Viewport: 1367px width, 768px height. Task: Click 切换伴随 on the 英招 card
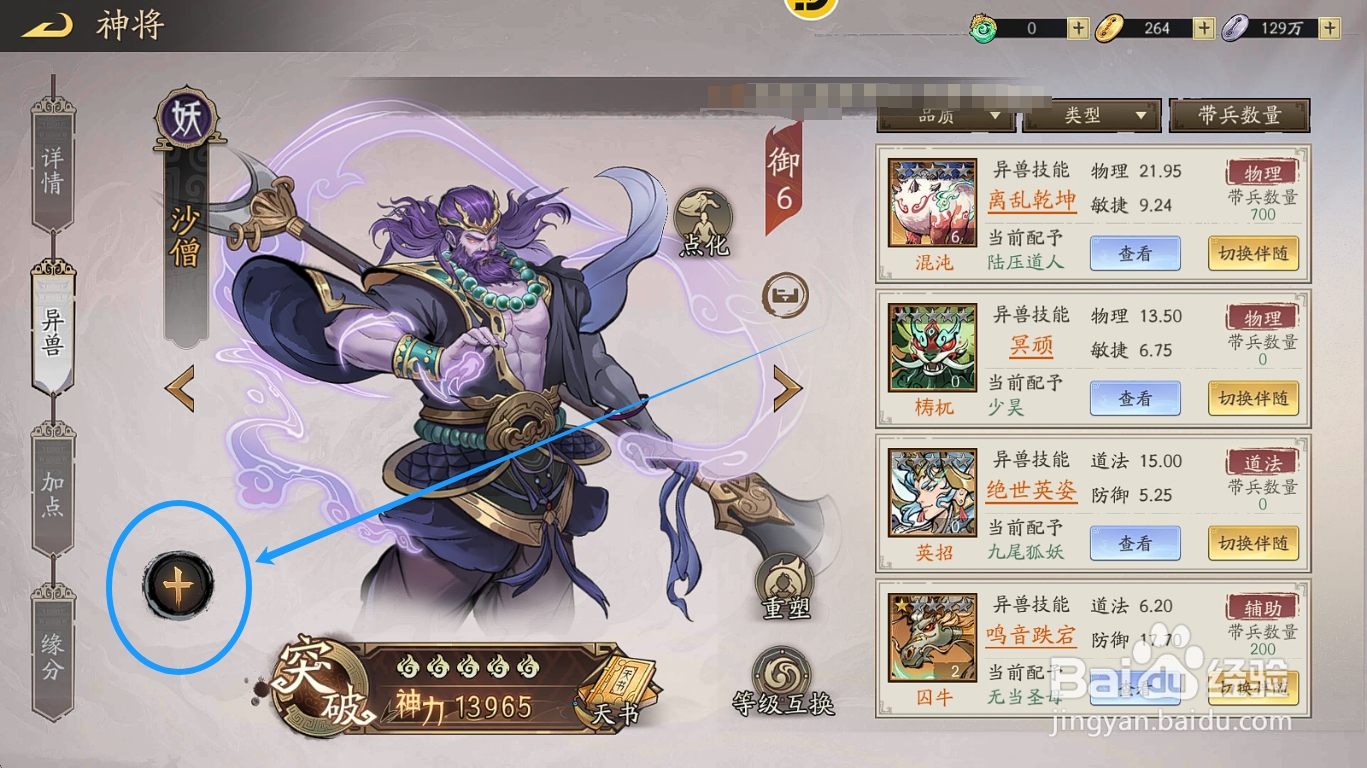pos(1253,543)
